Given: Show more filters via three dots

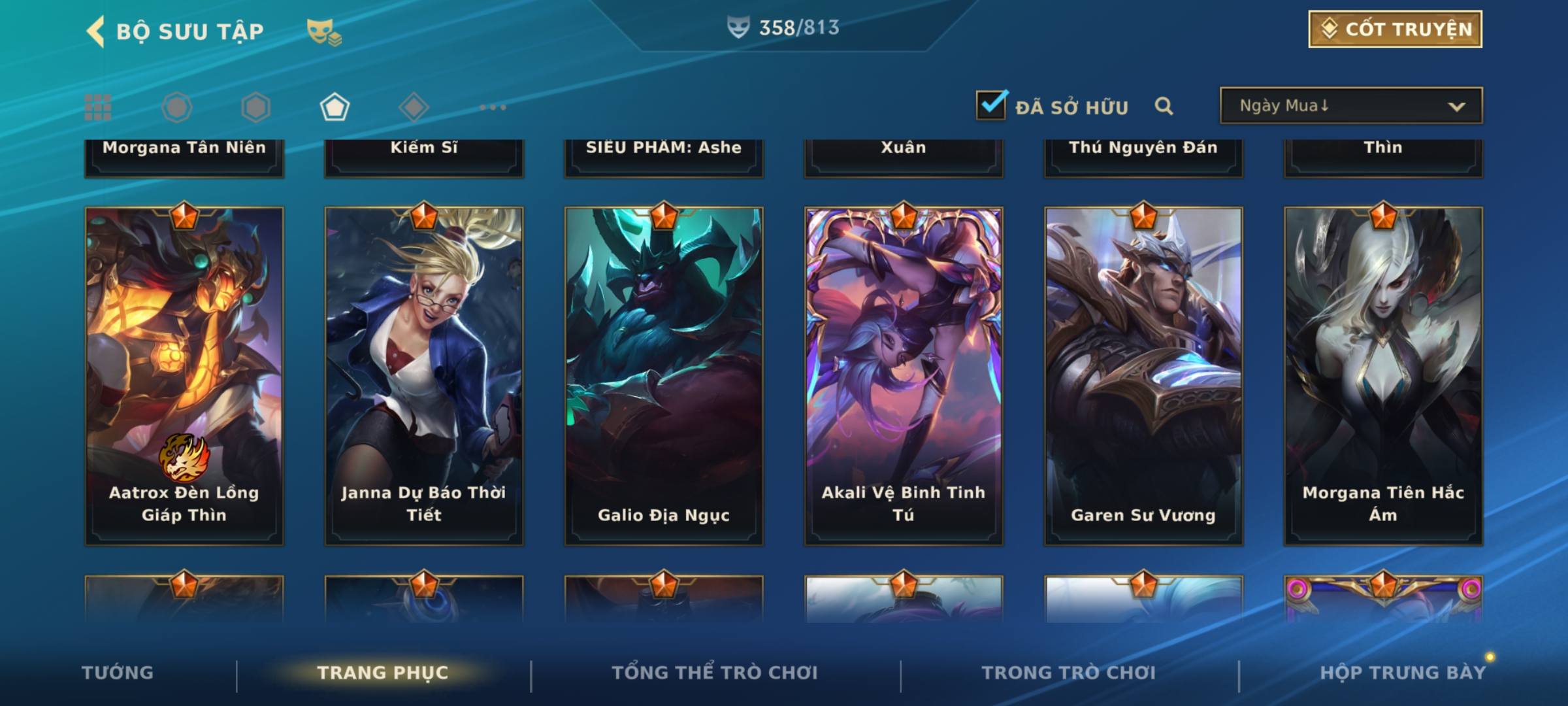Looking at the screenshot, I should point(493,107).
